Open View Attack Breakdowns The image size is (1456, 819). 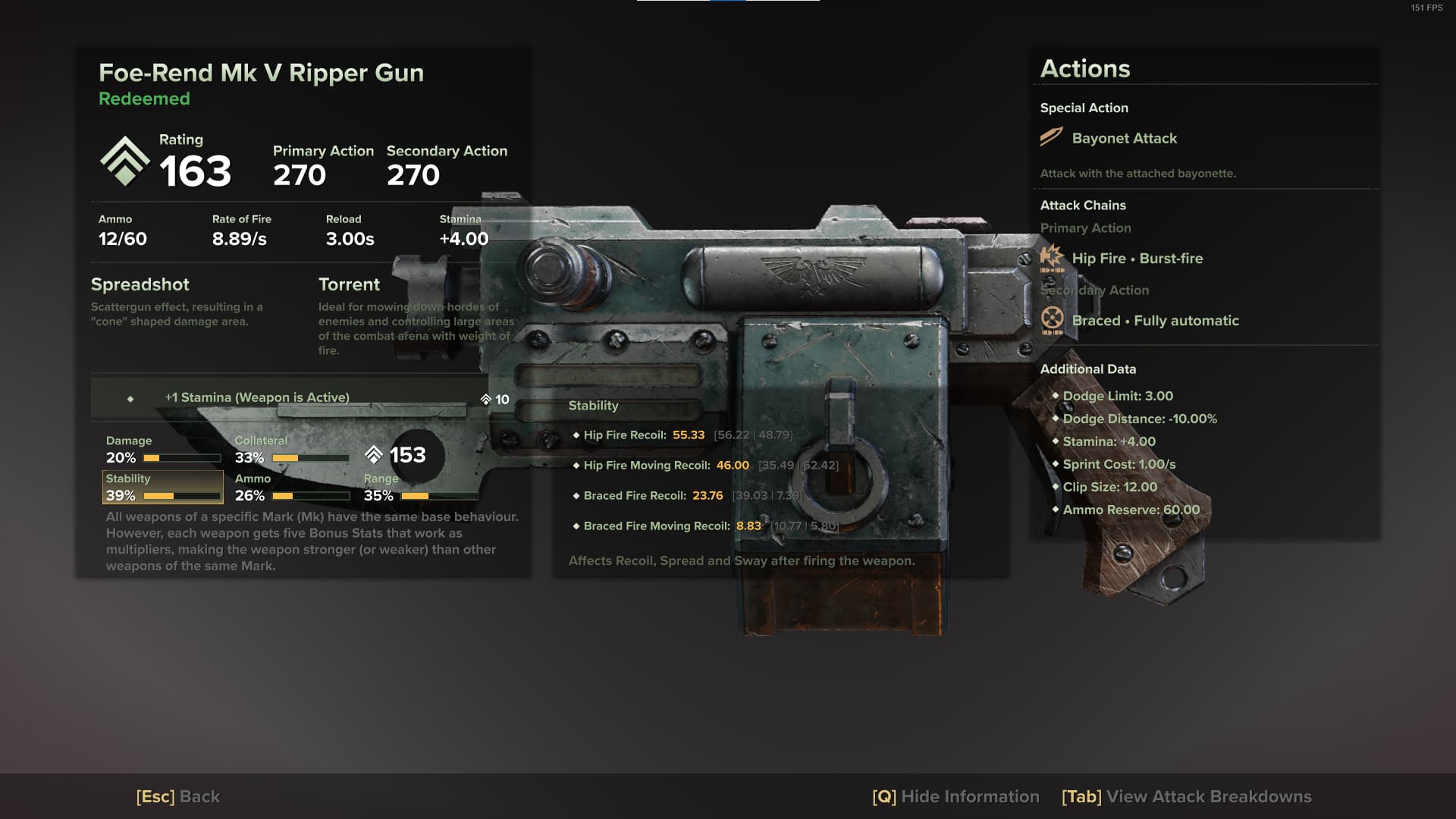(x=1186, y=796)
